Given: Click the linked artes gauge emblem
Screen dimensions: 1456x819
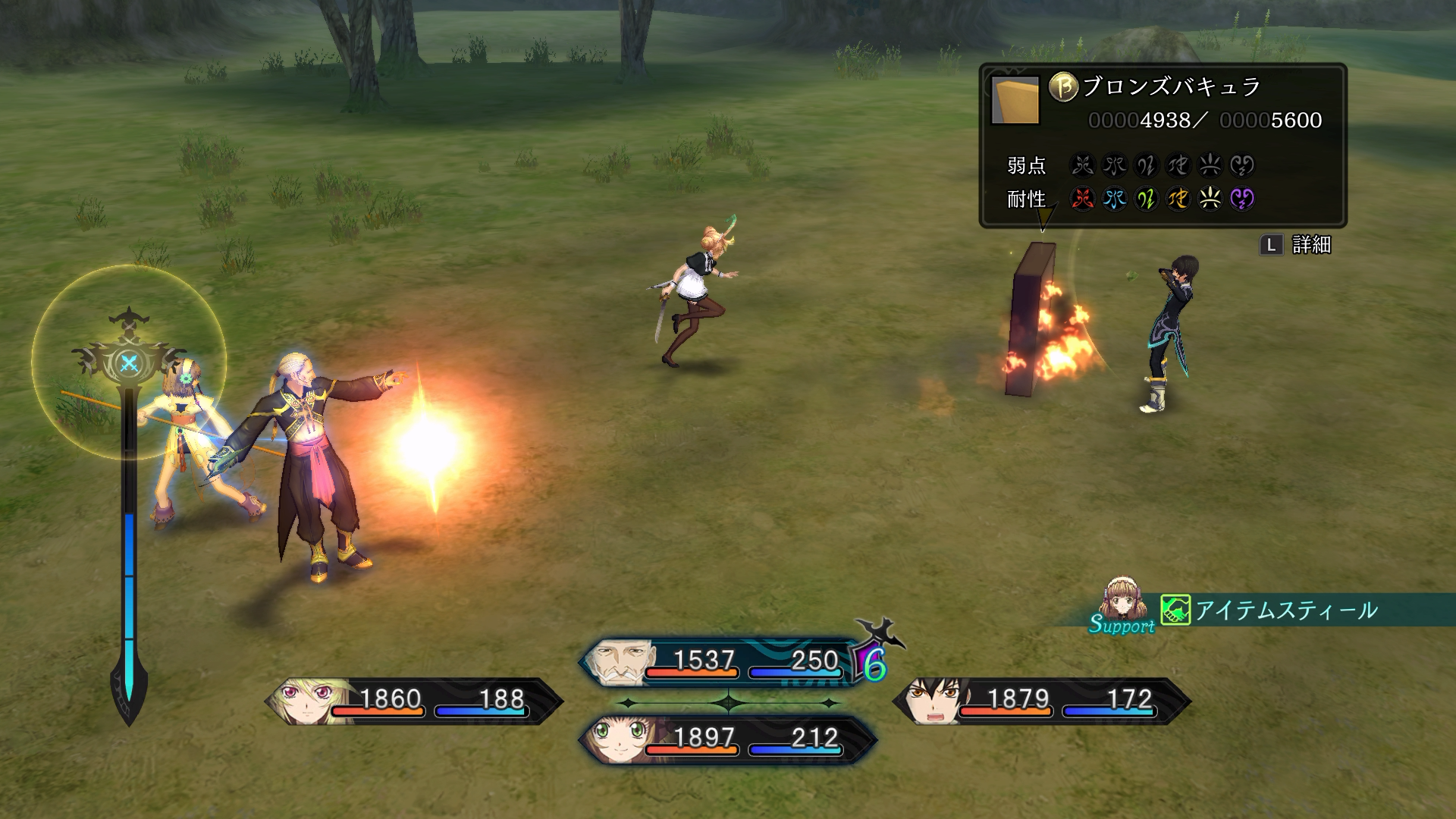Looking at the screenshot, I should pyautogui.click(x=129, y=362).
